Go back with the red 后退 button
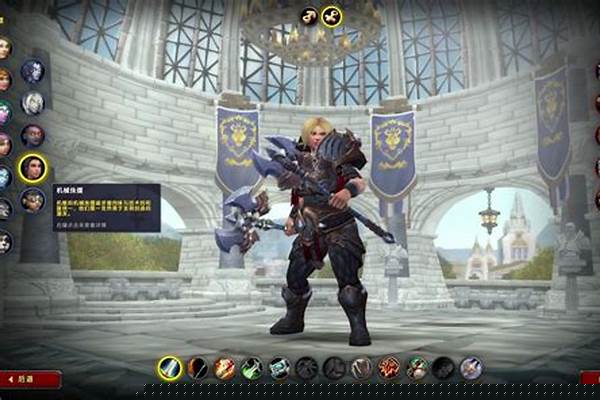Screen dimensions: 600x400 click(x=30, y=379)
